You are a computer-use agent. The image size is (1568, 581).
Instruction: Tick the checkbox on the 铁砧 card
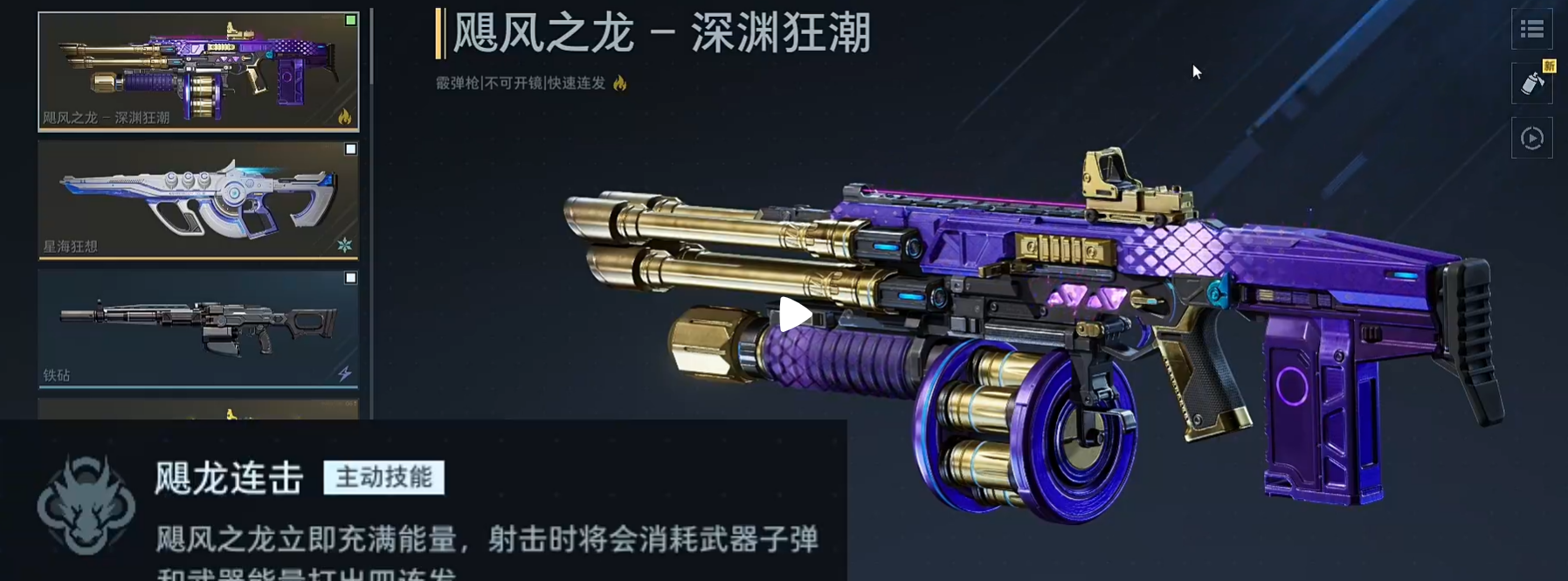pos(350,278)
